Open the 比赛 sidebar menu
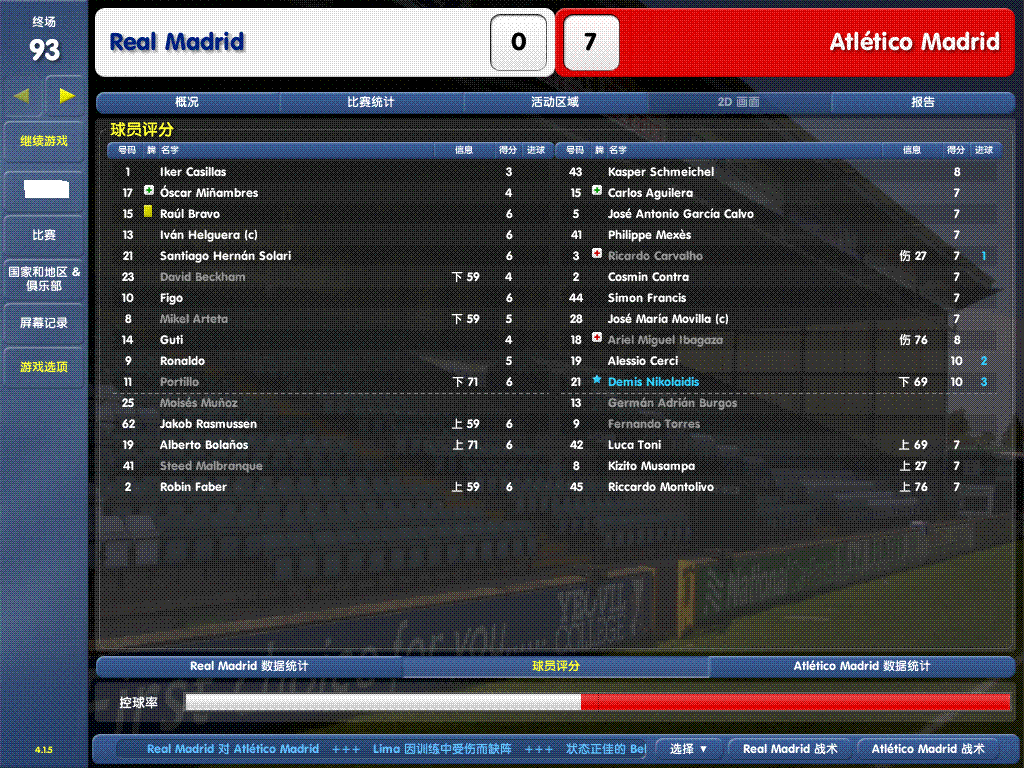 (x=44, y=235)
